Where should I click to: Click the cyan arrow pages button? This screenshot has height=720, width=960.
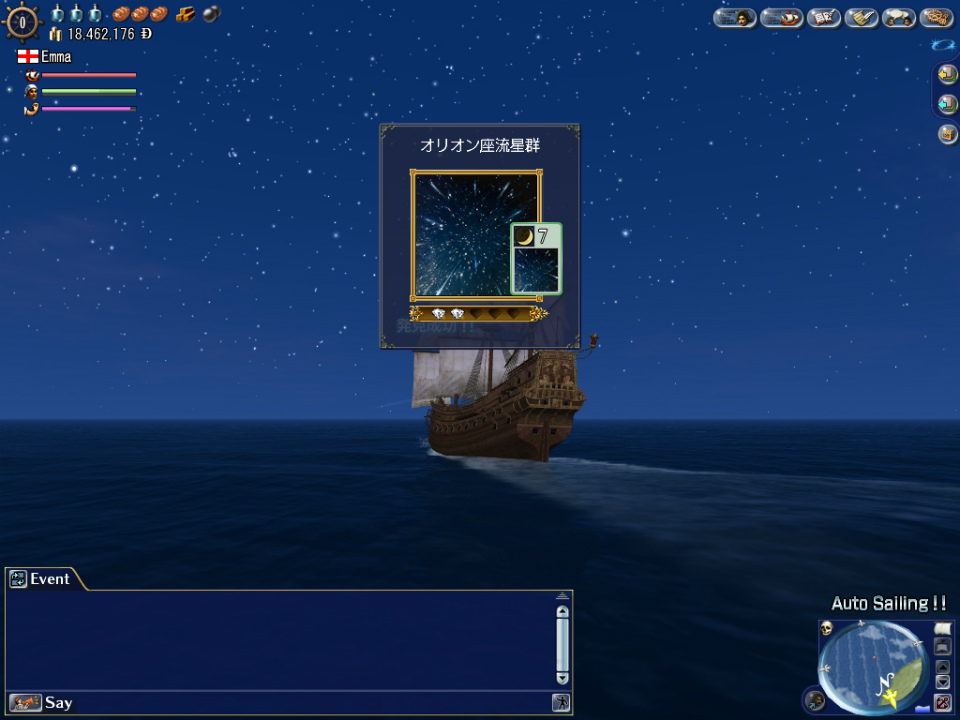tap(947, 104)
